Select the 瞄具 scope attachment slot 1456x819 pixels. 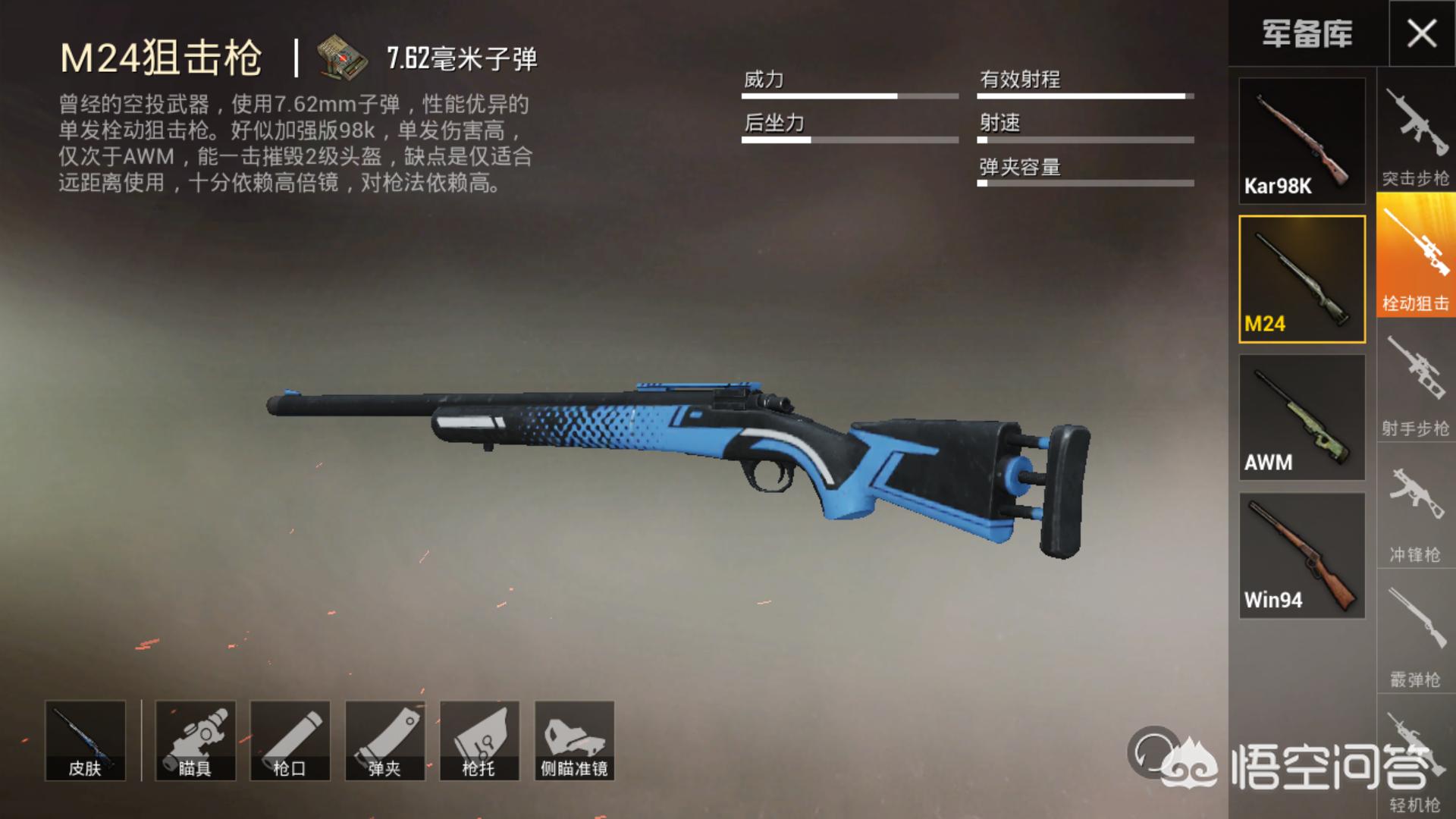[195, 740]
